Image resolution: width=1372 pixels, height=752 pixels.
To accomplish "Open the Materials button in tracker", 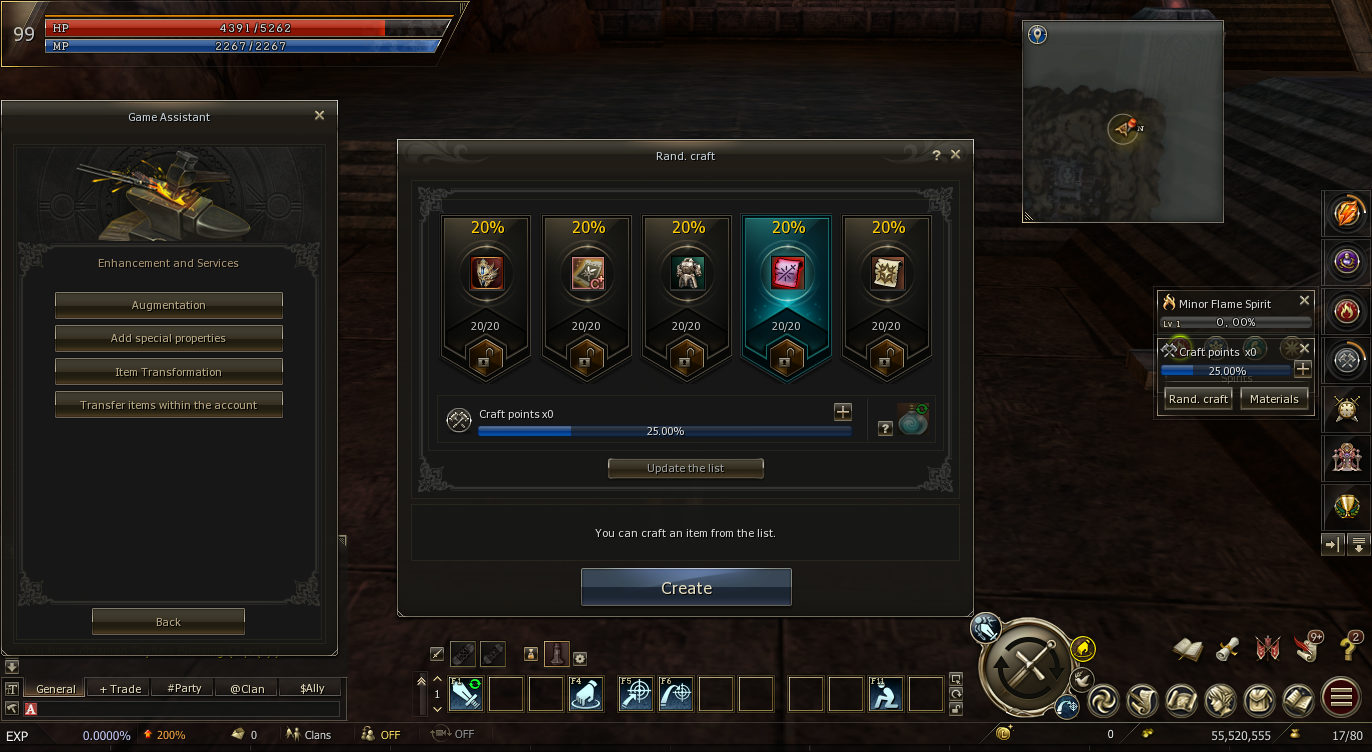I will [x=1274, y=399].
